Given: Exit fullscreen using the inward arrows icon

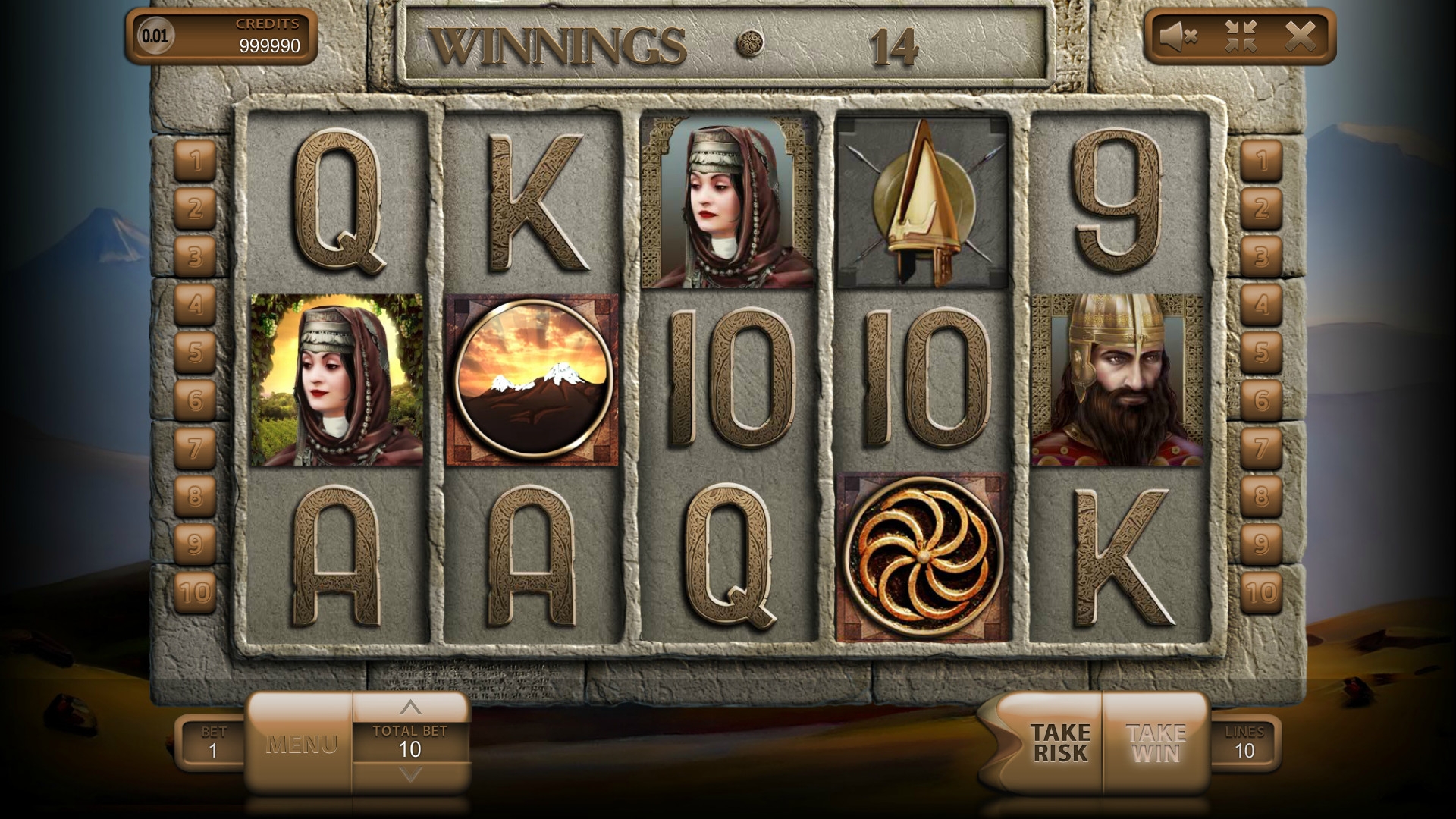Looking at the screenshot, I should click(x=1241, y=36).
